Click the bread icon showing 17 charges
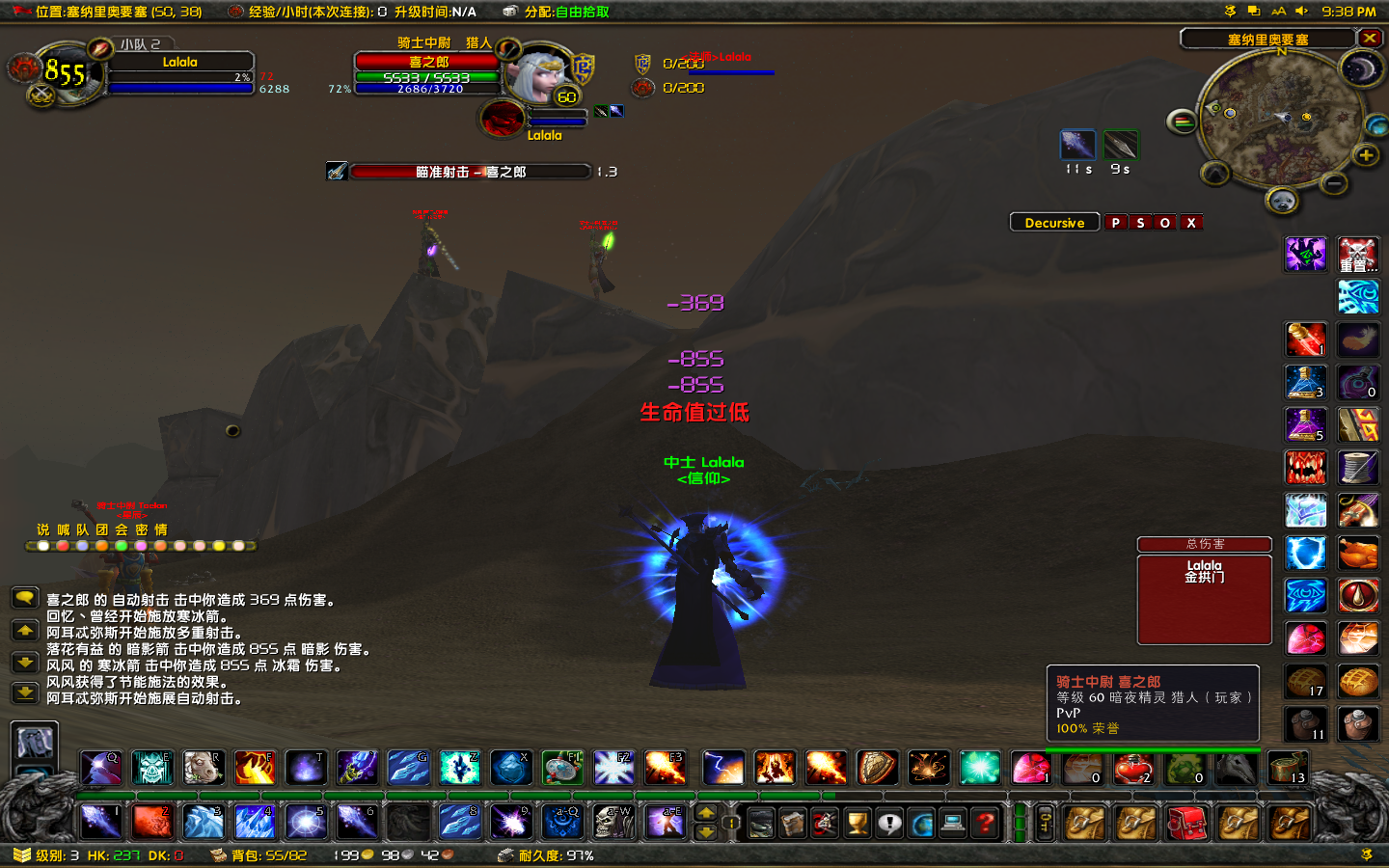Viewport: 1389px width, 868px height. [1305, 681]
